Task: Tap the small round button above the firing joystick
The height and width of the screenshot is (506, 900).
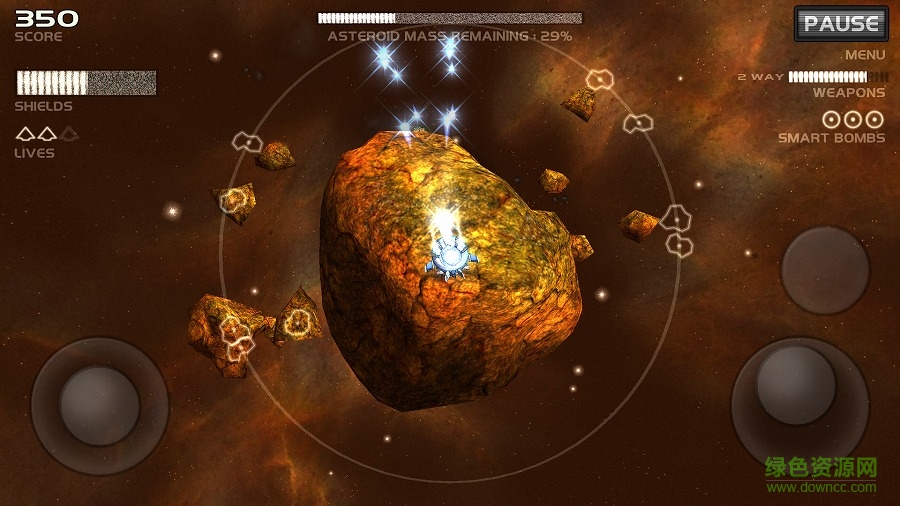Action: 825,270
